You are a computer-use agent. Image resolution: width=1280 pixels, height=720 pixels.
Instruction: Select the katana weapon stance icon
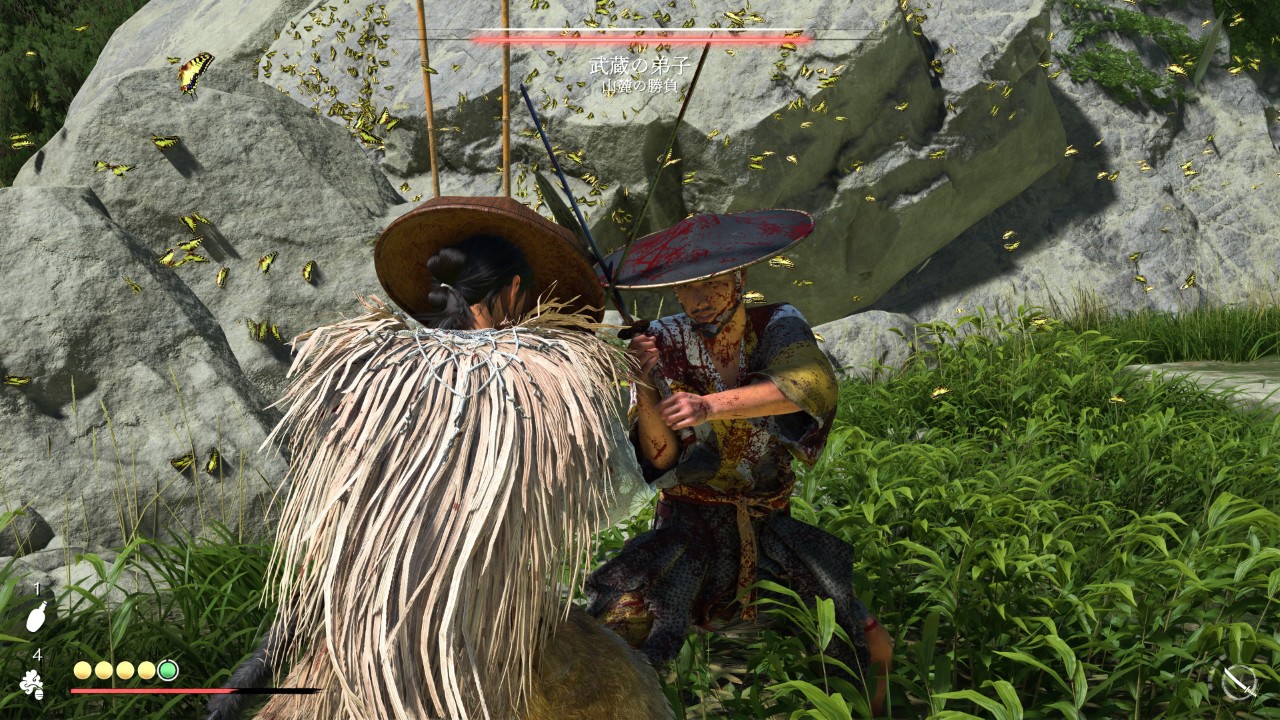click(x=1239, y=682)
